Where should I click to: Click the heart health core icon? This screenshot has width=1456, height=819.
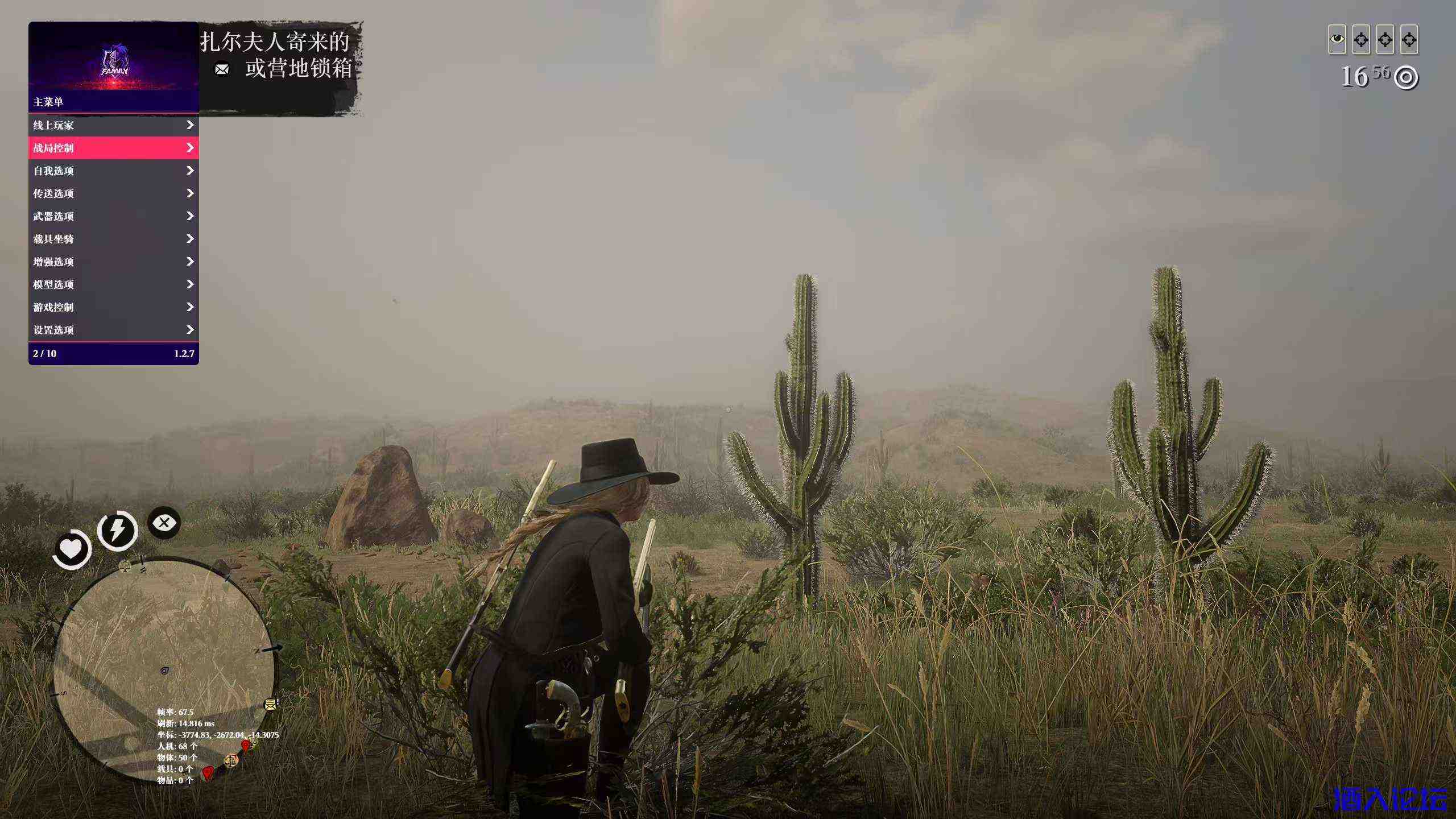coord(72,549)
